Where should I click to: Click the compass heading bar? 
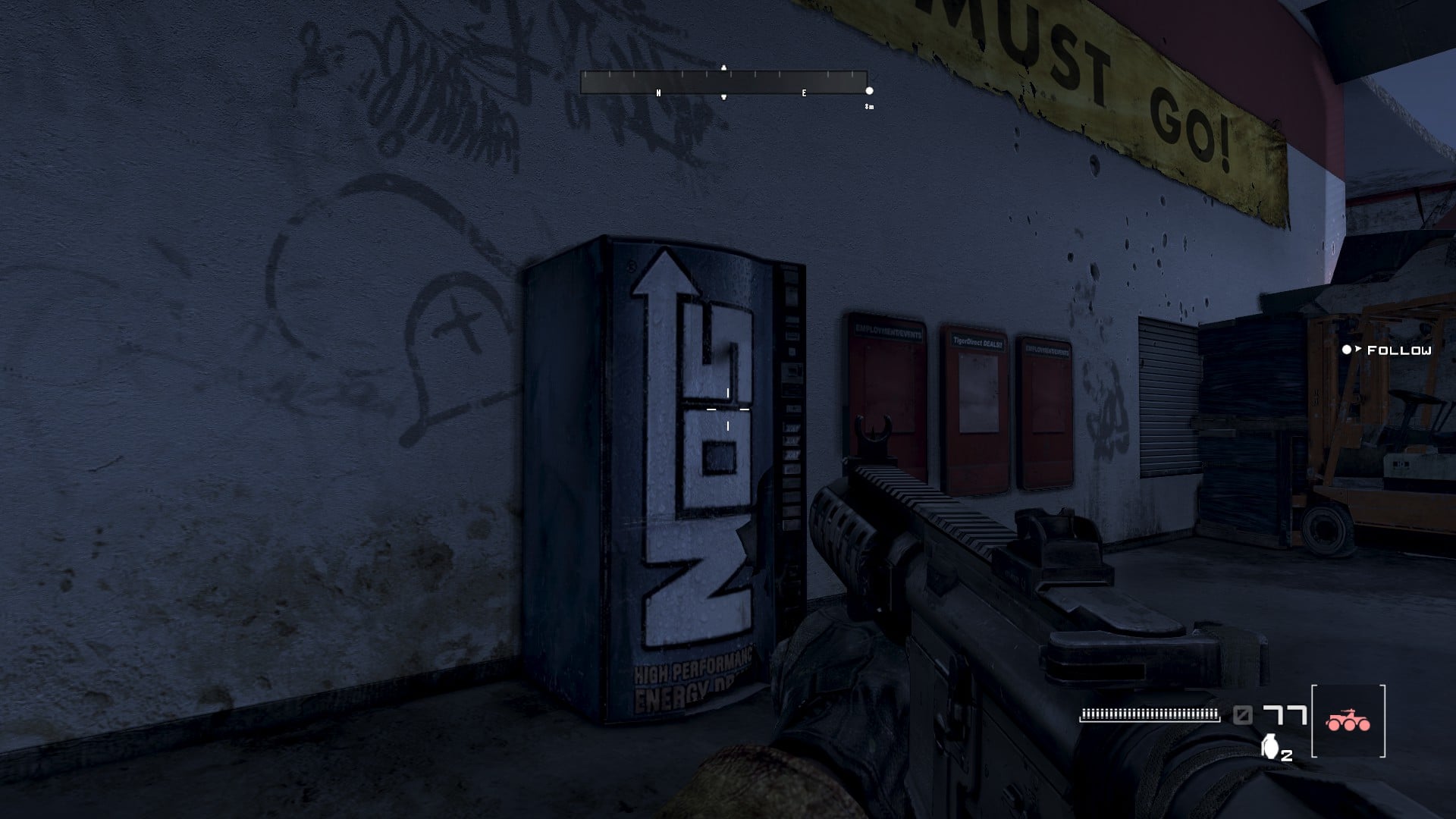pyautogui.click(x=723, y=82)
